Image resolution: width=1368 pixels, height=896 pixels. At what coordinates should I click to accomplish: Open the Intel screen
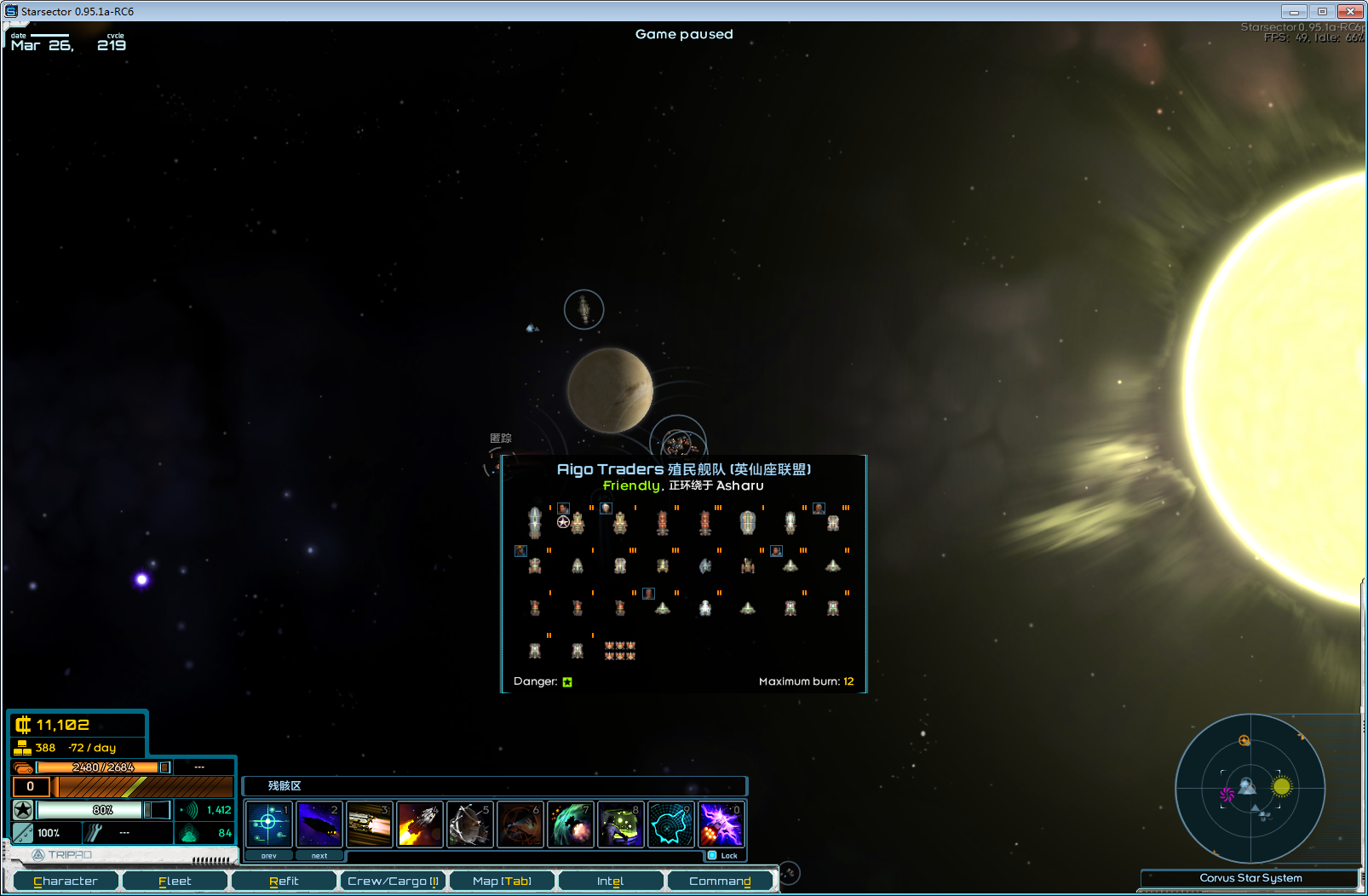pyautogui.click(x=610, y=881)
